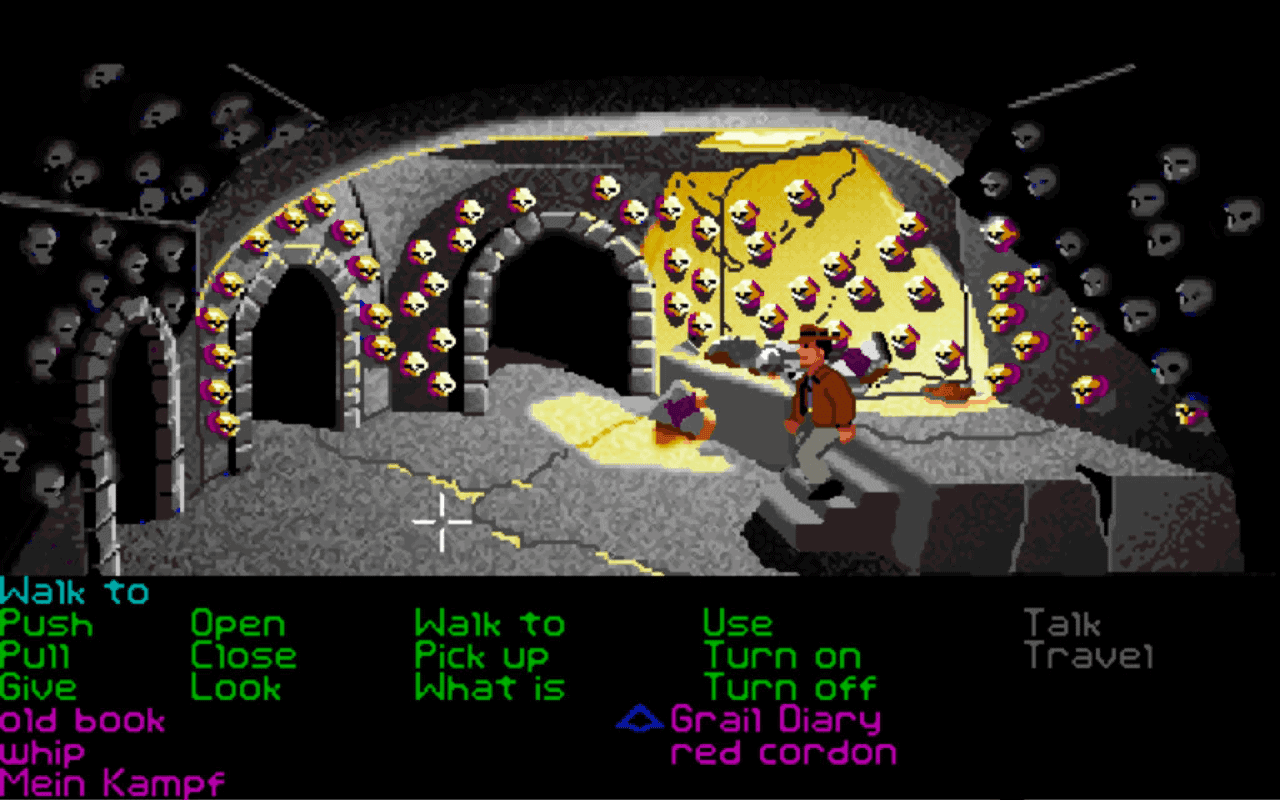Select the Grail Diary in the inventory
Screen dimensions: 1280x800
[x=774, y=718]
